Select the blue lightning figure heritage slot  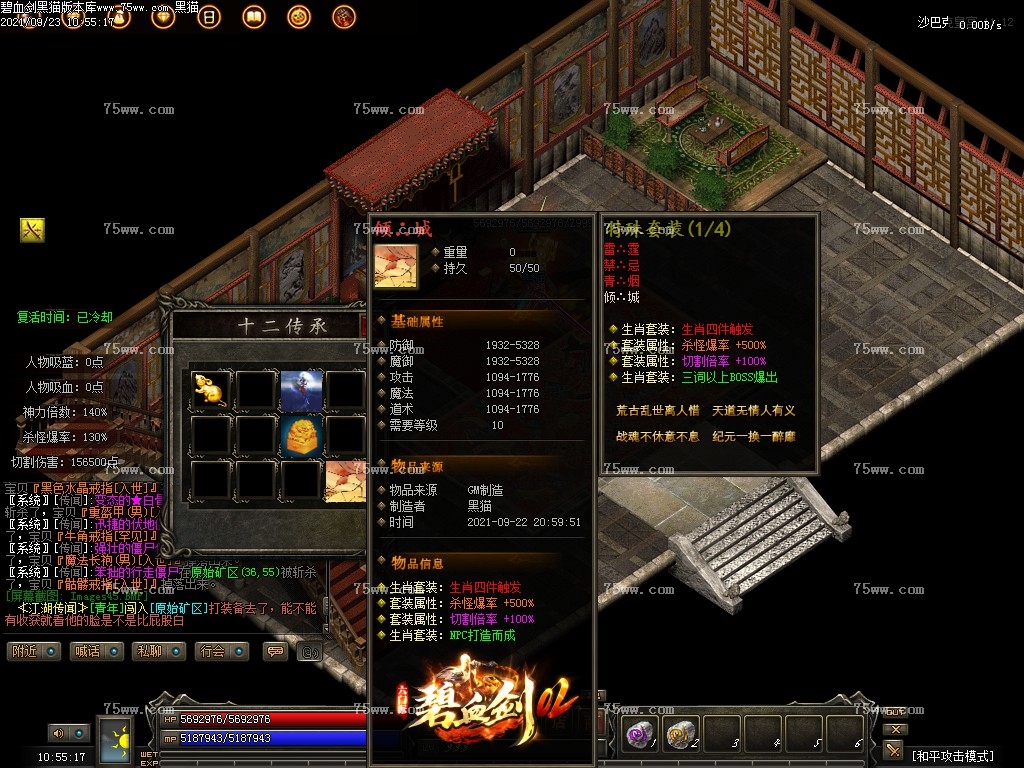[300, 389]
